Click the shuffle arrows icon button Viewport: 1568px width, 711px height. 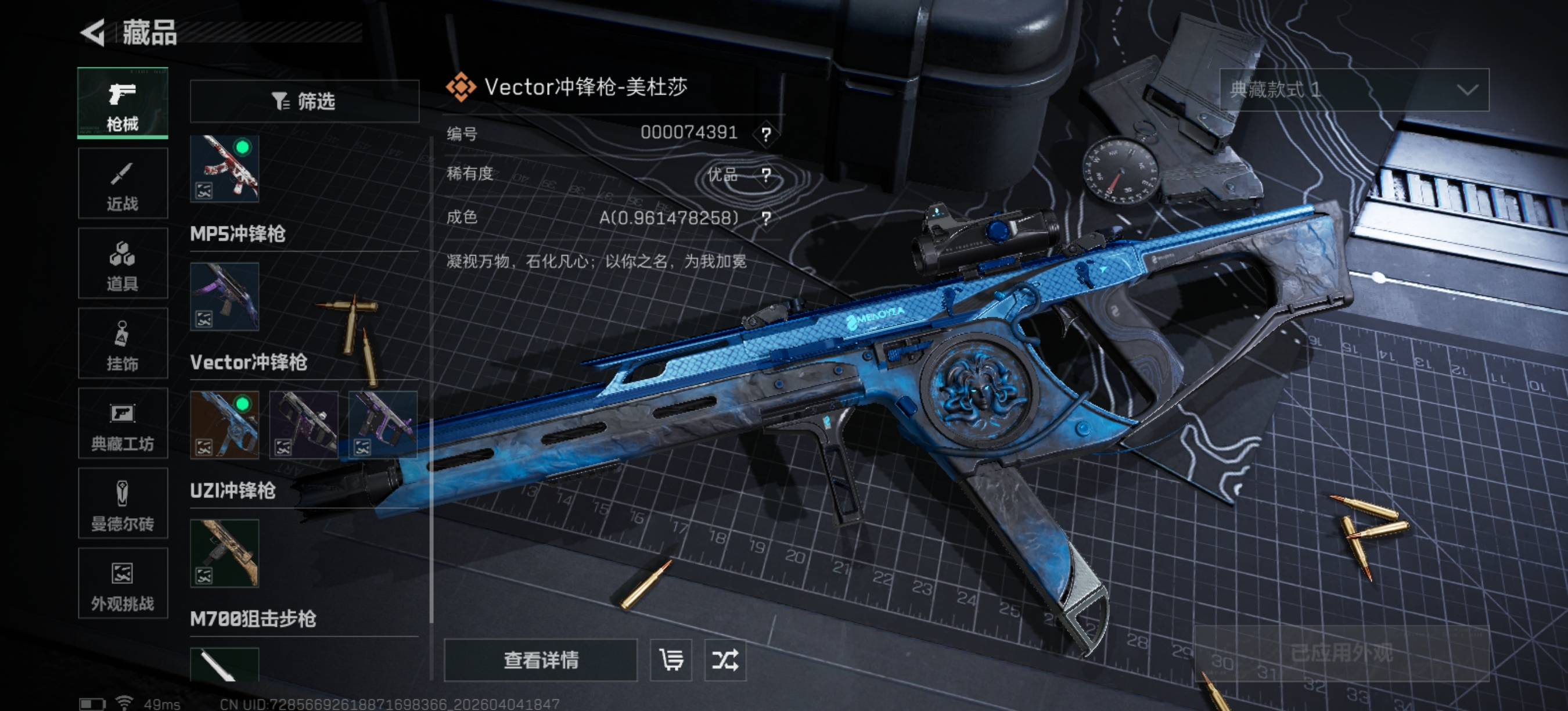tap(725, 660)
